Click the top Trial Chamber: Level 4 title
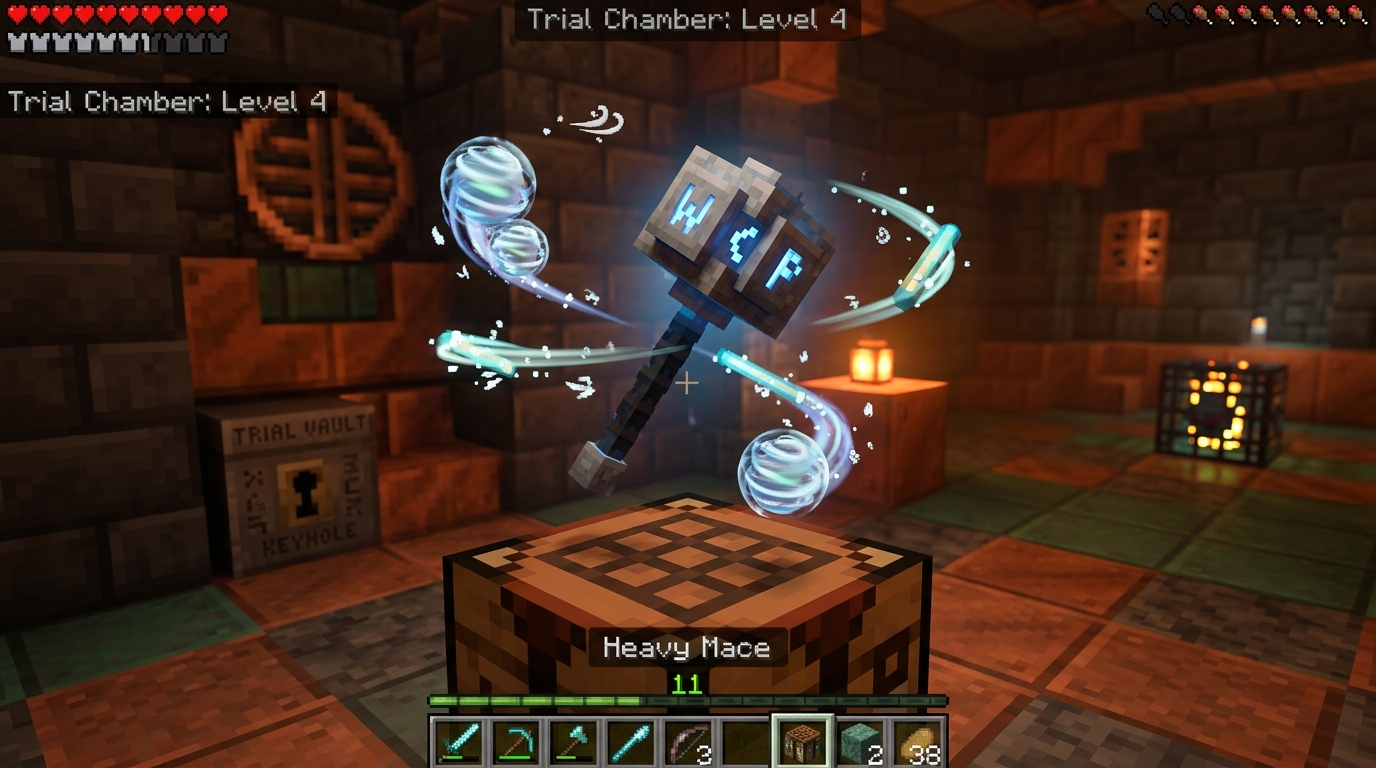Viewport: 1376px width, 768px height. point(686,18)
